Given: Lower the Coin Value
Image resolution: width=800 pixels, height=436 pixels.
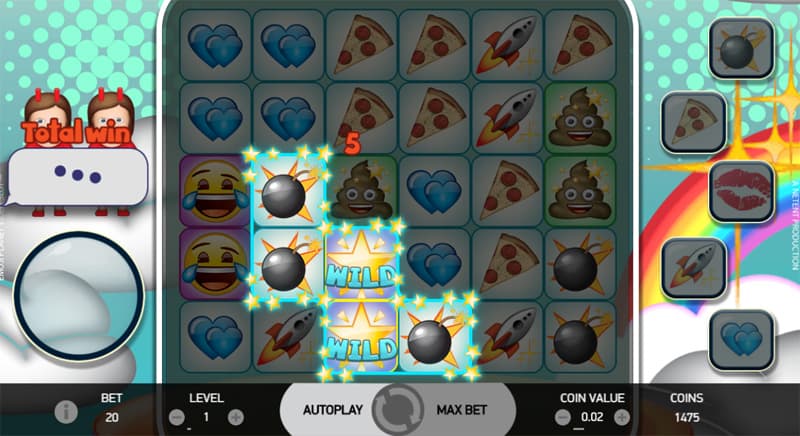Looking at the screenshot, I should pyautogui.click(x=562, y=416).
